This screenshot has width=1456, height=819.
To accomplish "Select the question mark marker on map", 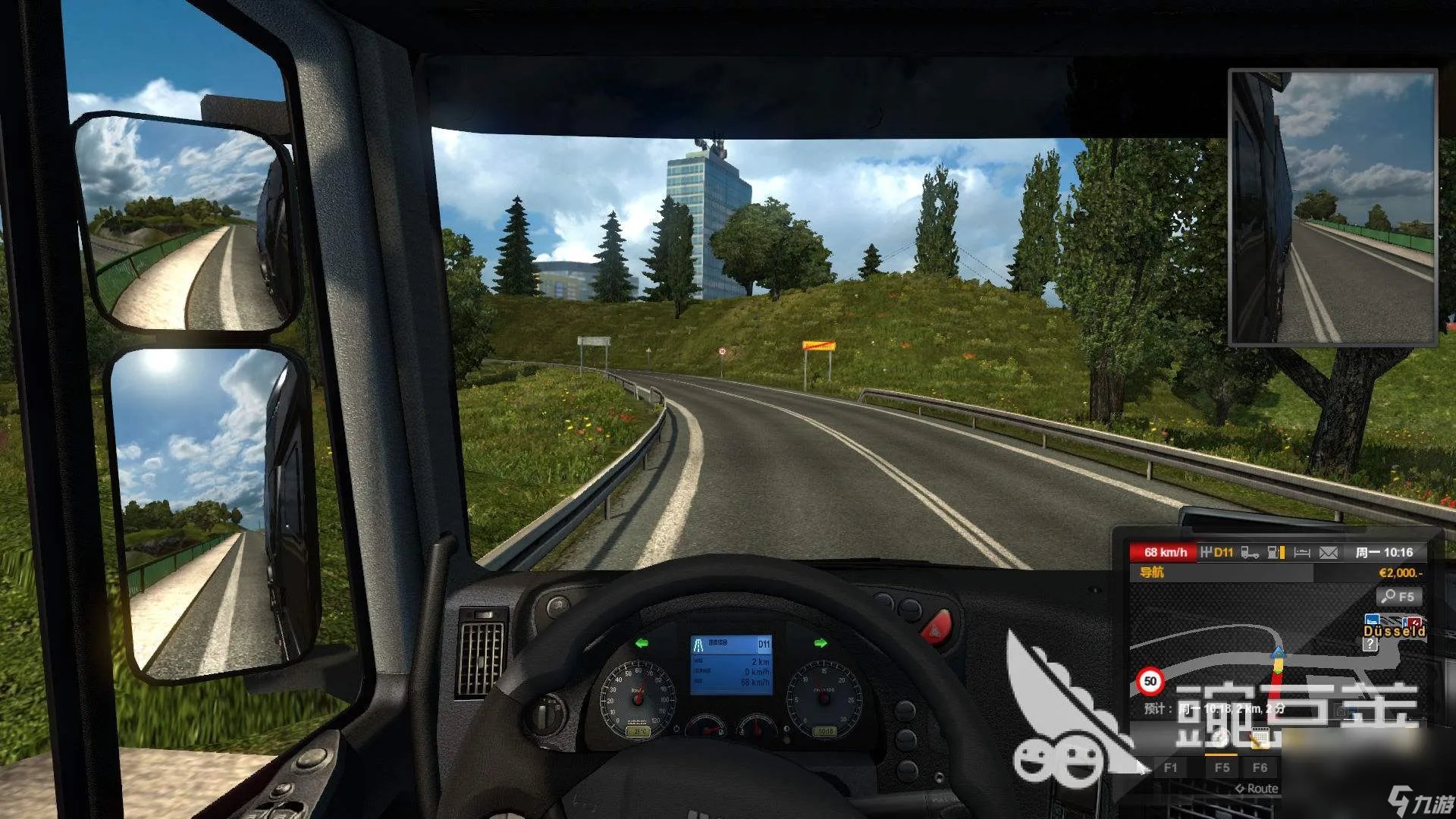I will [1370, 645].
